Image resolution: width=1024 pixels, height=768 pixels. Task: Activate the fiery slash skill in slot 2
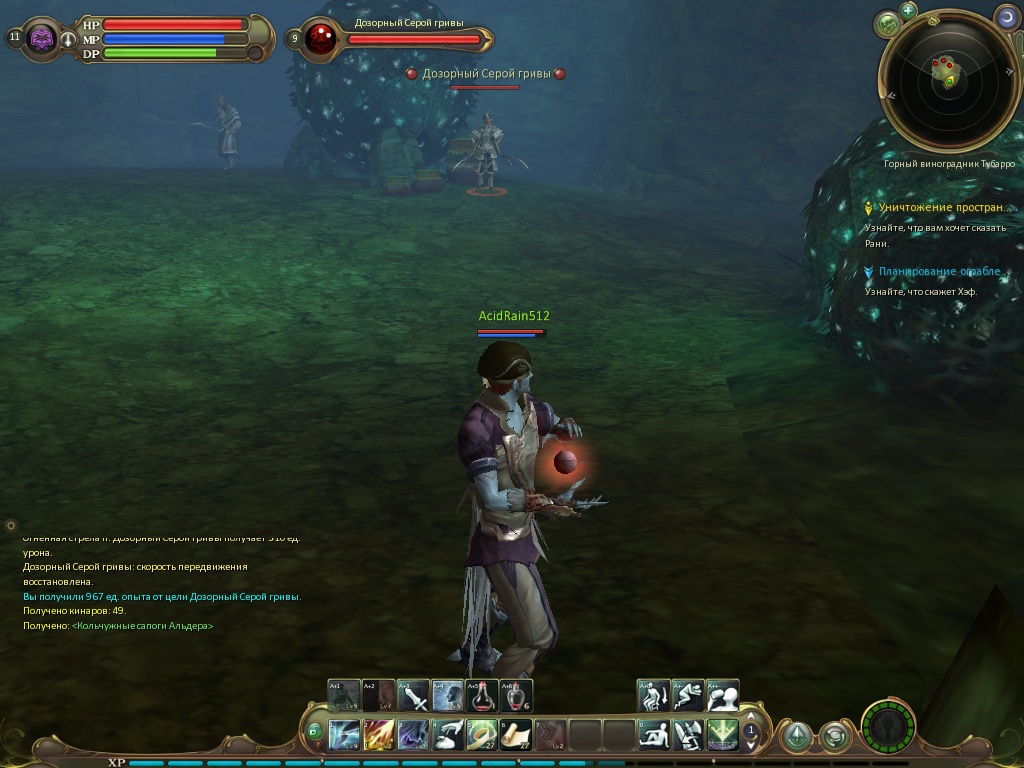coord(379,735)
